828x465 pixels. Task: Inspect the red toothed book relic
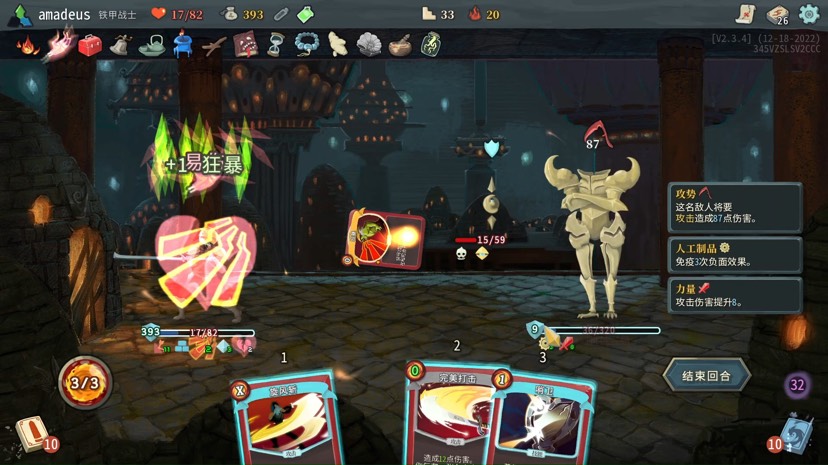(245, 45)
